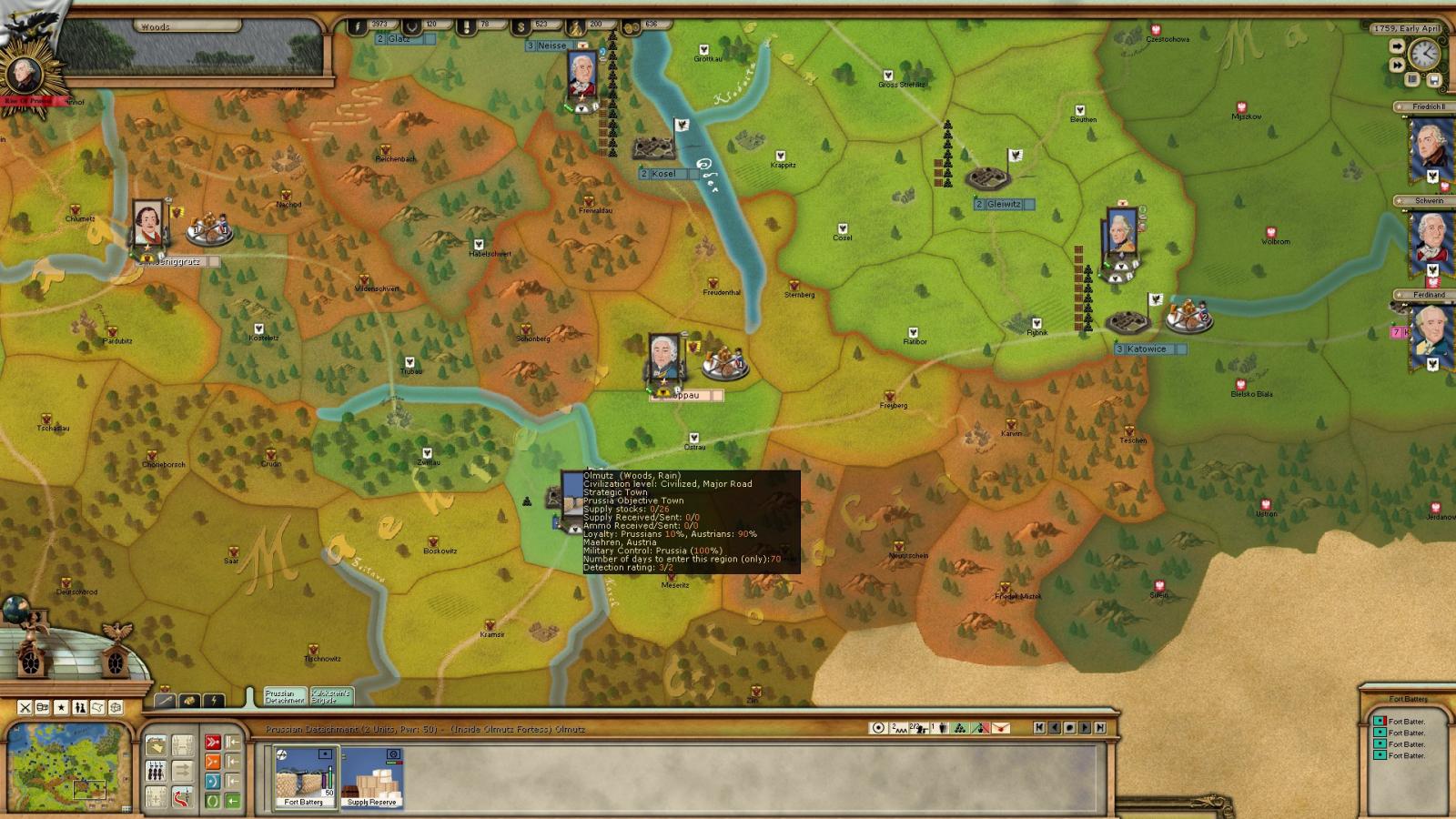
Task: Select the blue defensive posture
Action: [x=212, y=782]
